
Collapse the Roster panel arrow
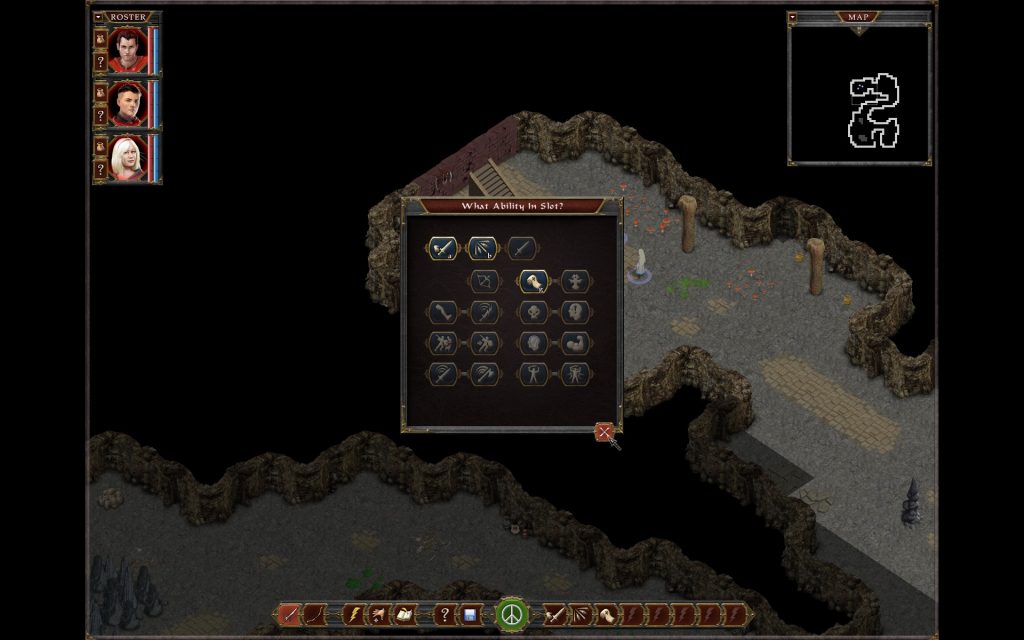pyautogui.click(x=98, y=17)
